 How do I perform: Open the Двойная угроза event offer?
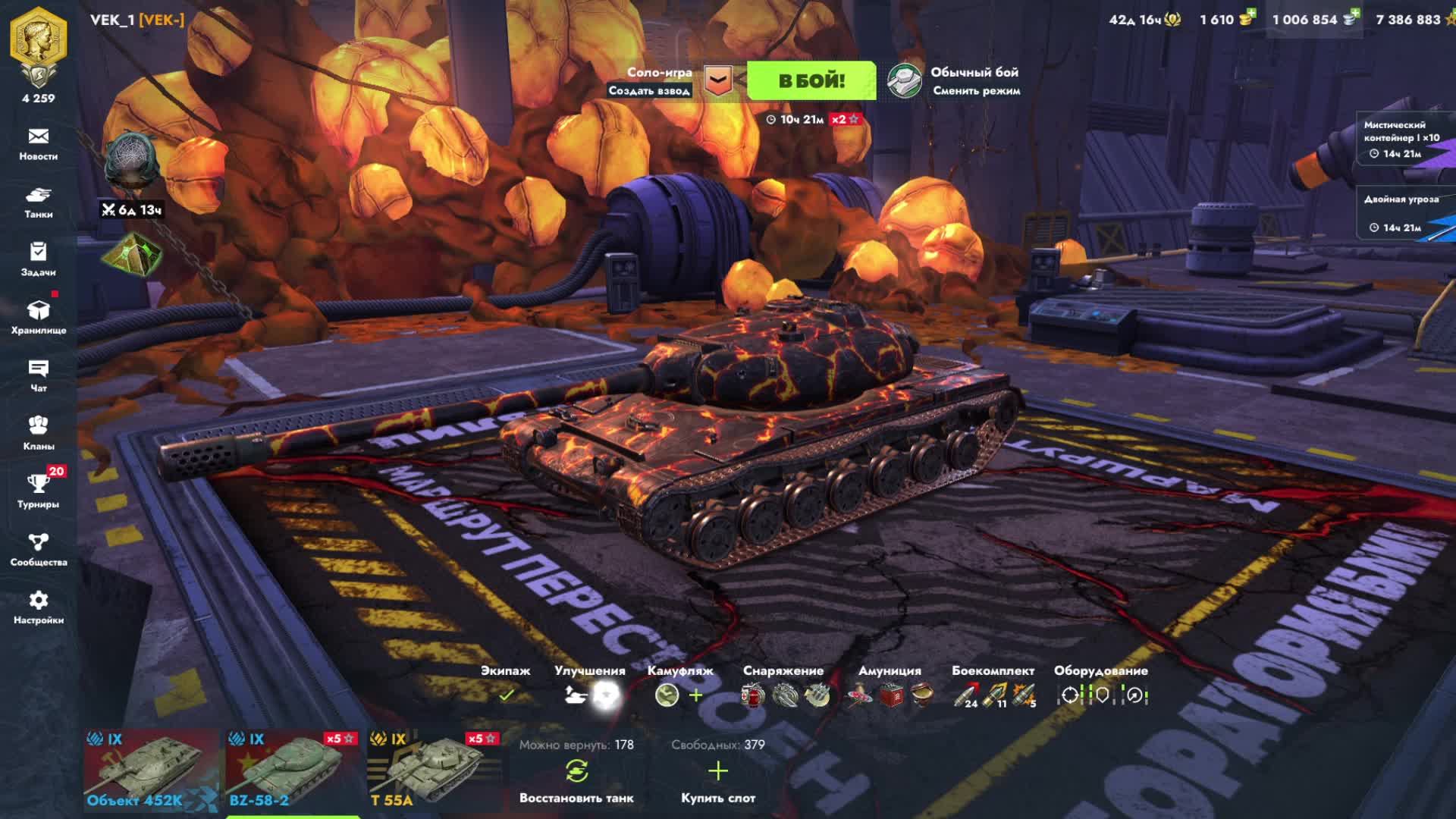1401,212
